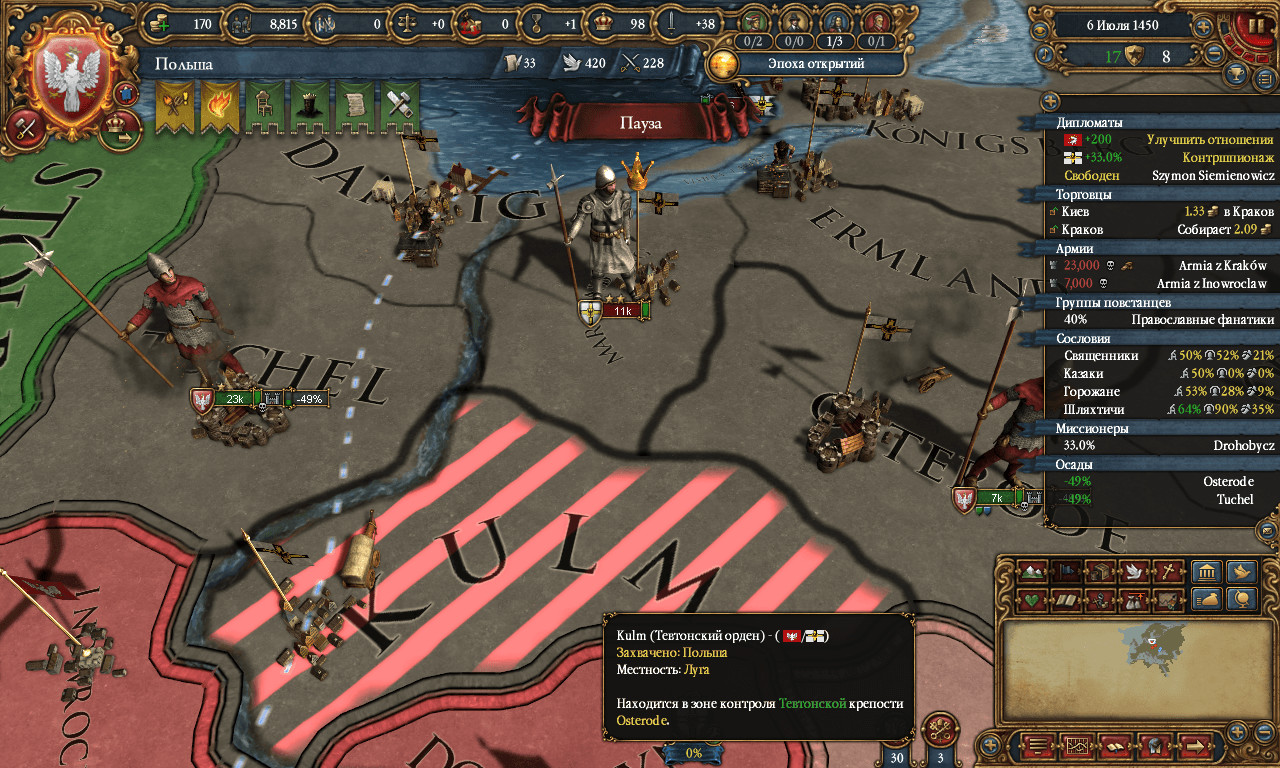Open the production menu with hammer and sword
The height and width of the screenshot is (768, 1280).
(x=24, y=127)
